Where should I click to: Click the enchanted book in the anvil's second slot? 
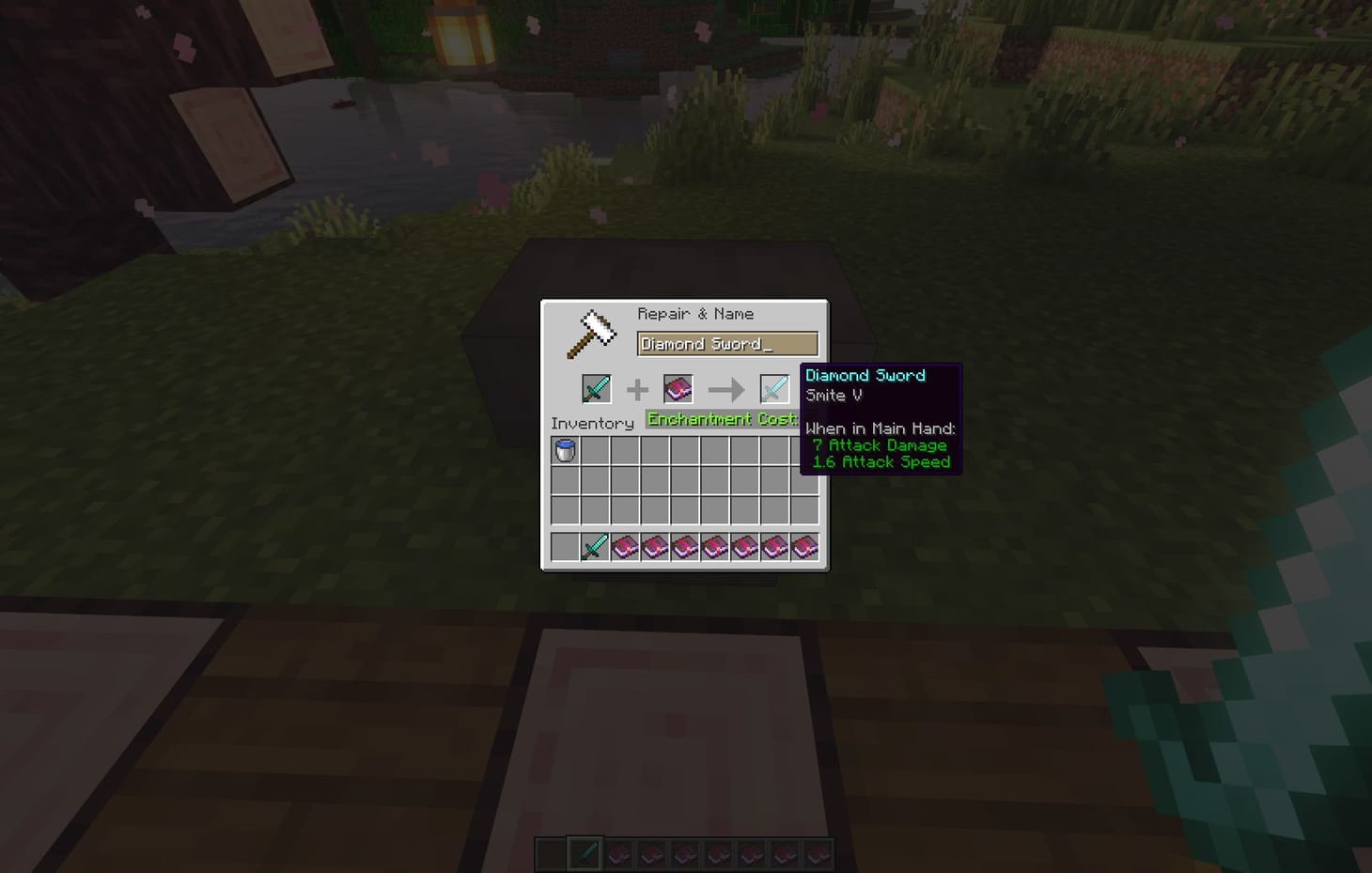(x=678, y=388)
